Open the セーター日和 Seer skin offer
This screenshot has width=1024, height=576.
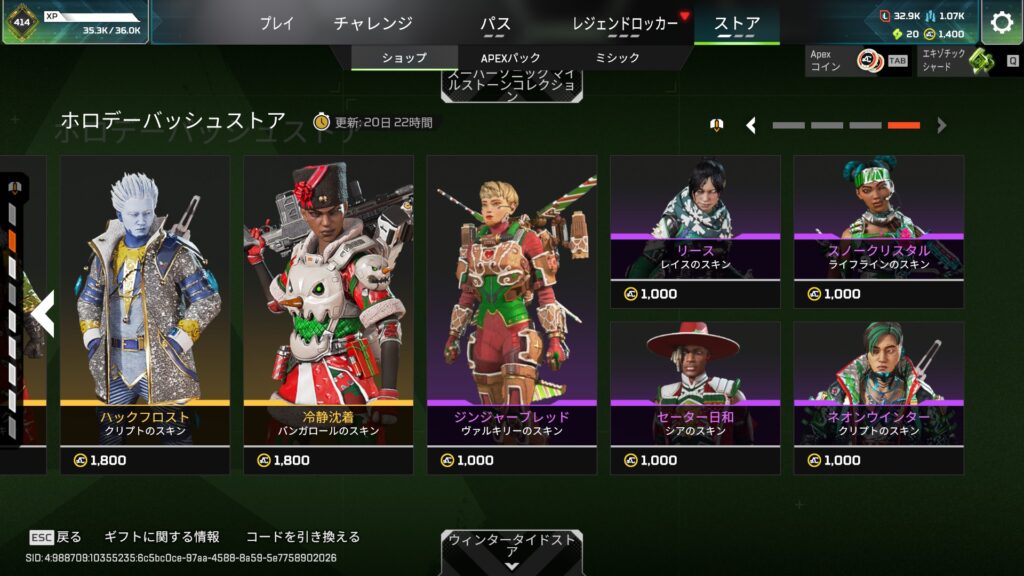pyautogui.click(x=695, y=397)
